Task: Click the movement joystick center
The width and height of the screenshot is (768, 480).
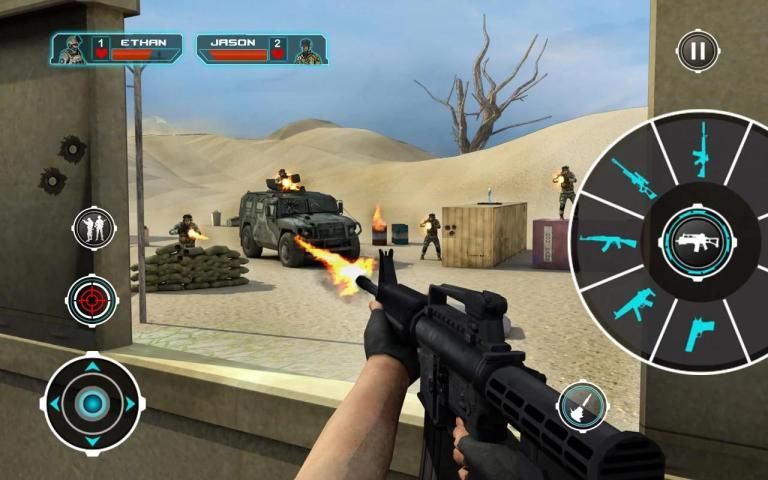Action: point(93,403)
